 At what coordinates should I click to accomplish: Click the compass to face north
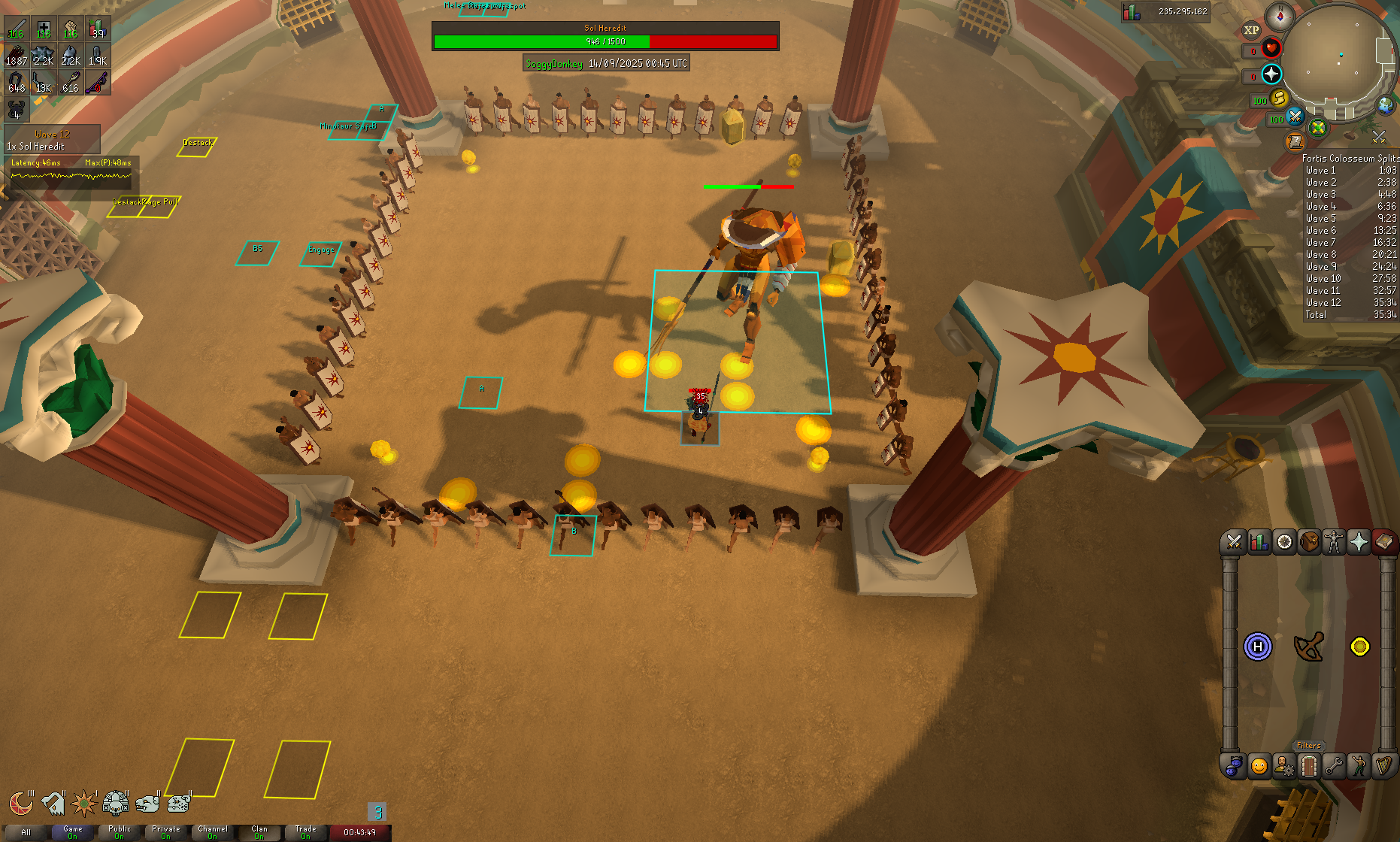click(1279, 16)
